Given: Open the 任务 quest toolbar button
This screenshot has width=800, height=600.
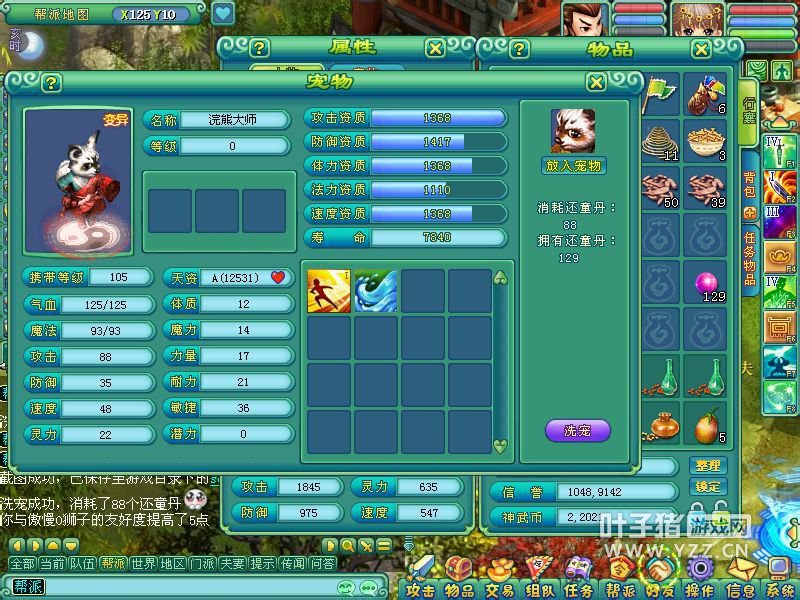Looking at the screenshot, I should [579, 590].
